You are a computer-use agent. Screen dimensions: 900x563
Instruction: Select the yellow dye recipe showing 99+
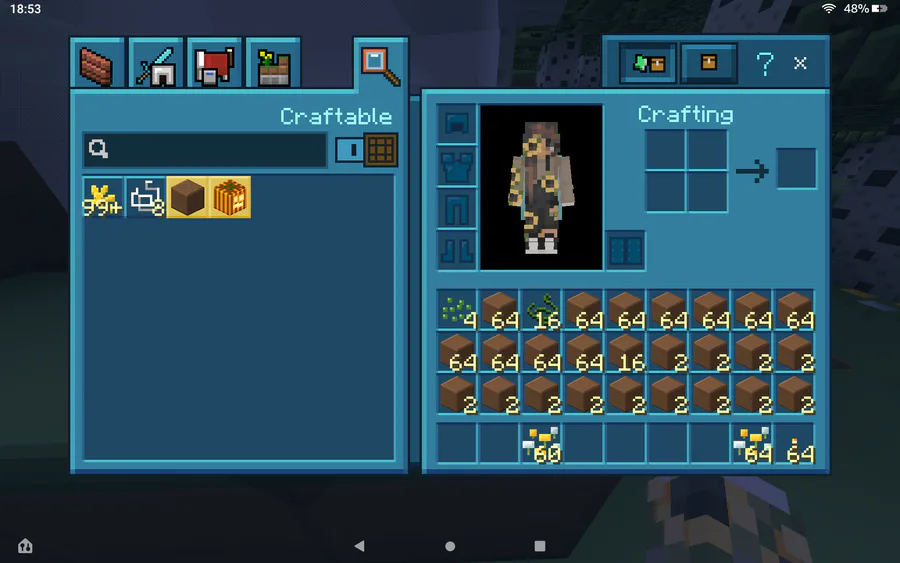tap(103, 198)
